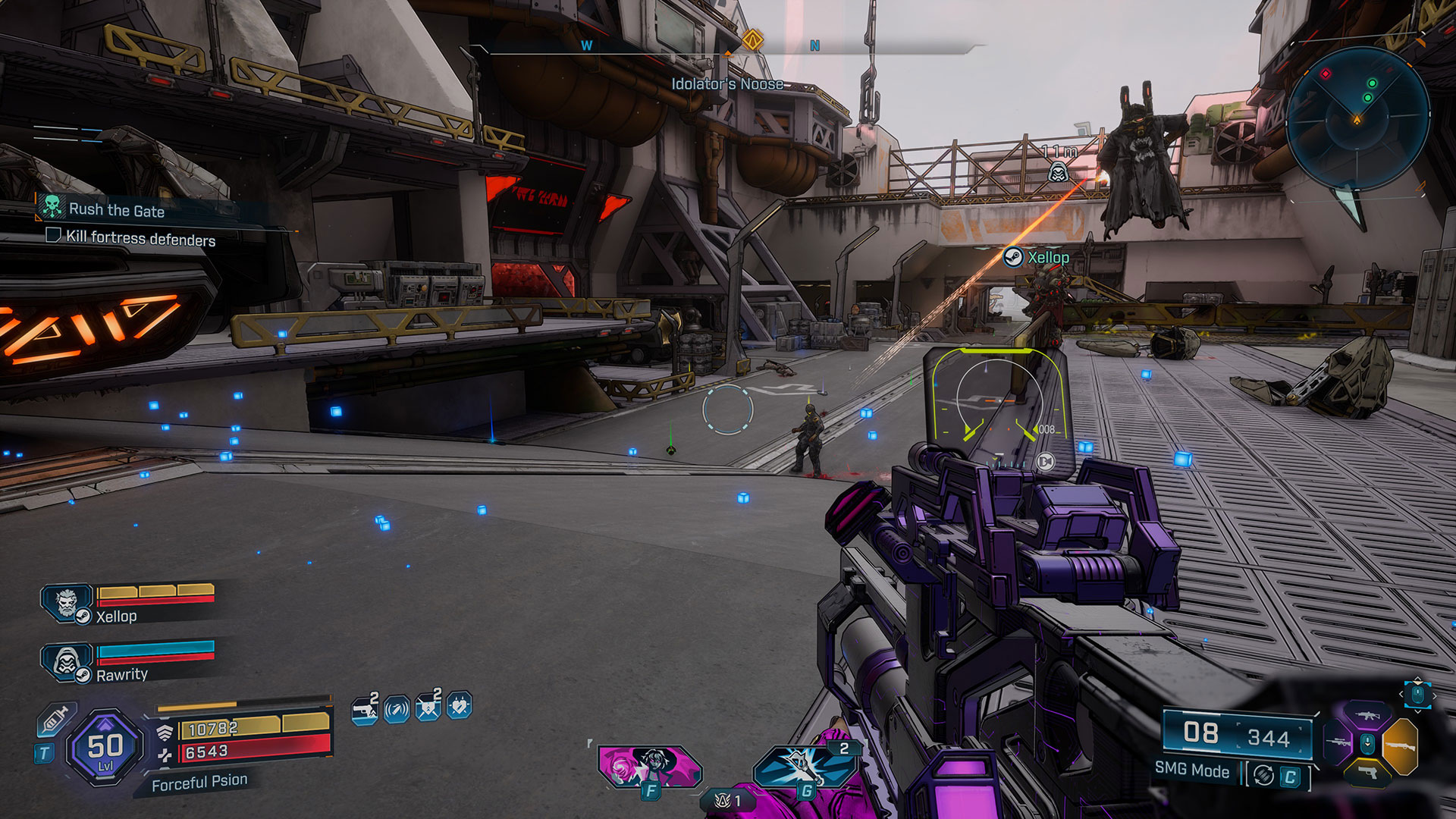
Task: Click the SMG Mode fire mode switch icon
Action: click(1263, 776)
